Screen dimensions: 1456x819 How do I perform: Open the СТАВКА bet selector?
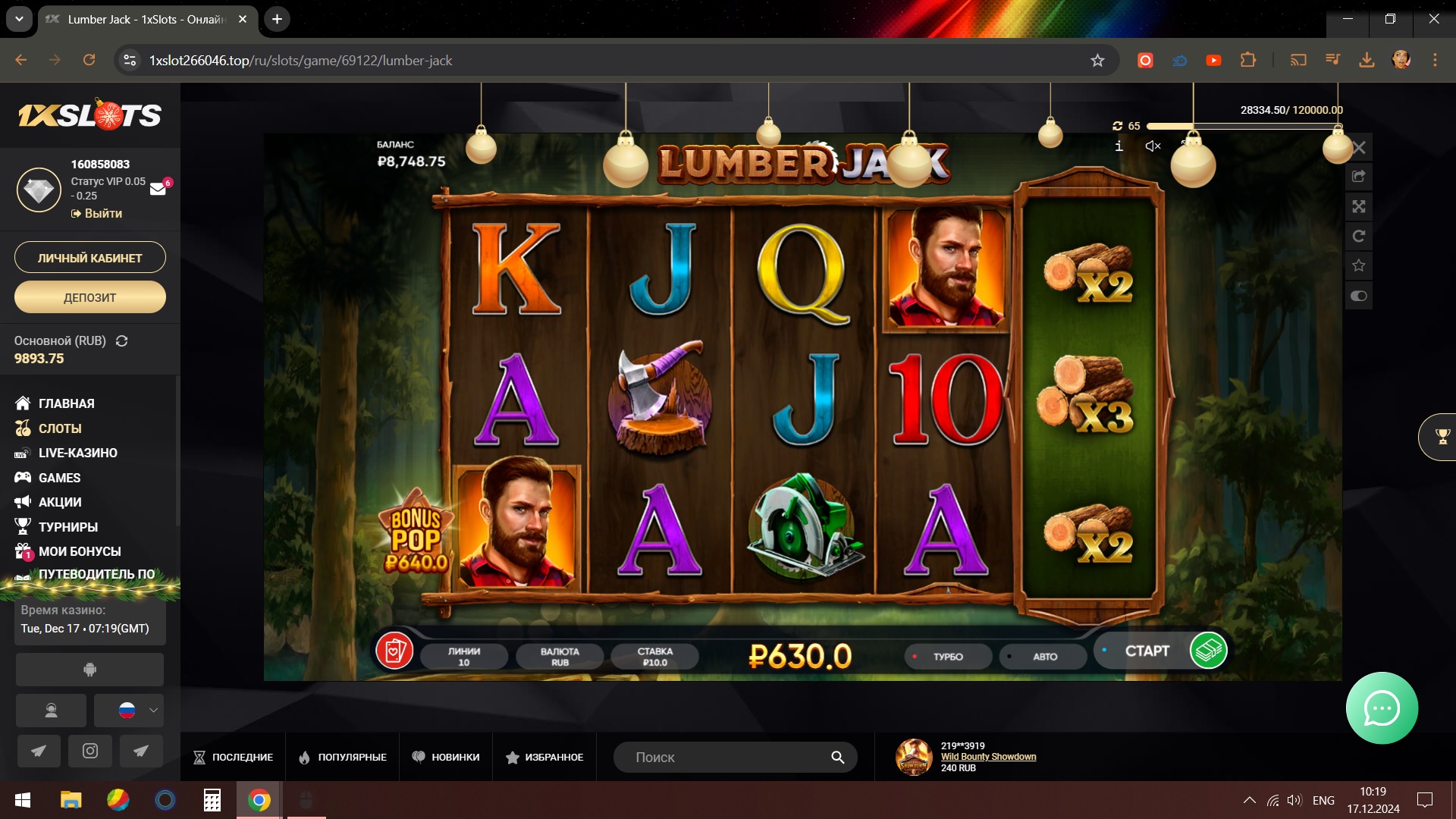point(654,657)
